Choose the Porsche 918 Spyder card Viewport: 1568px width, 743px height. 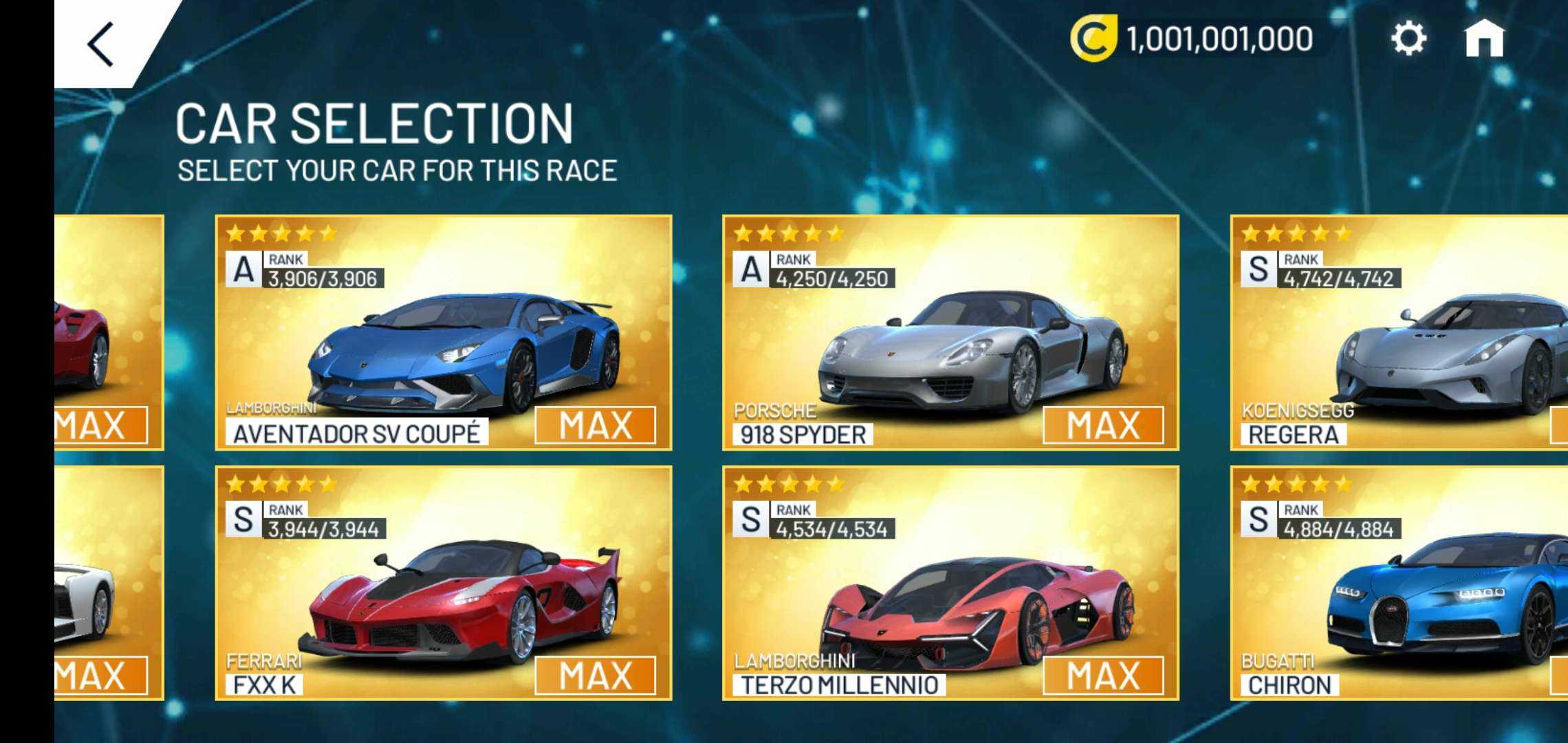click(950, 333)
